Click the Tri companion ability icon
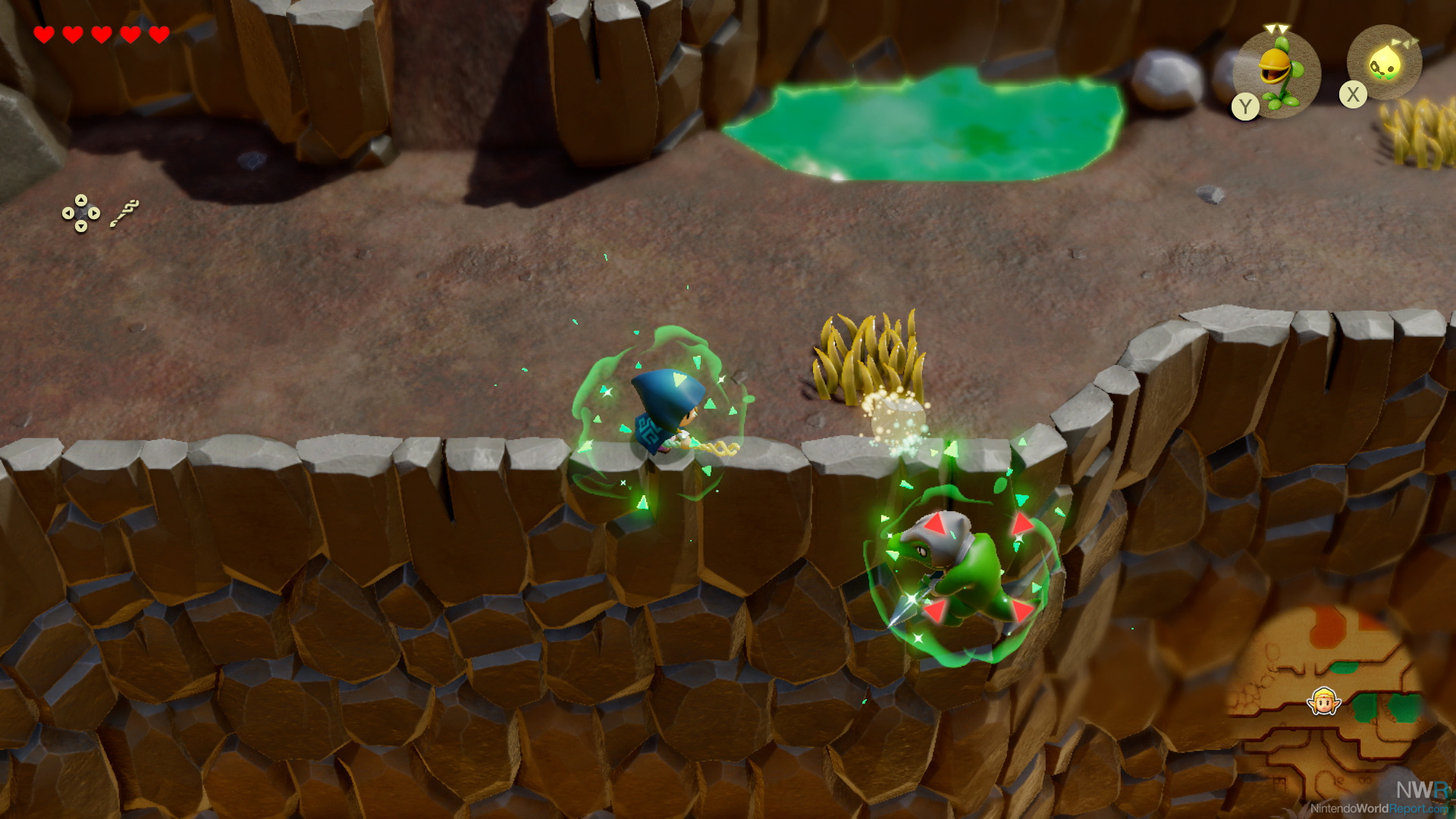1456x819 pixels. (x=1384, y=64)
